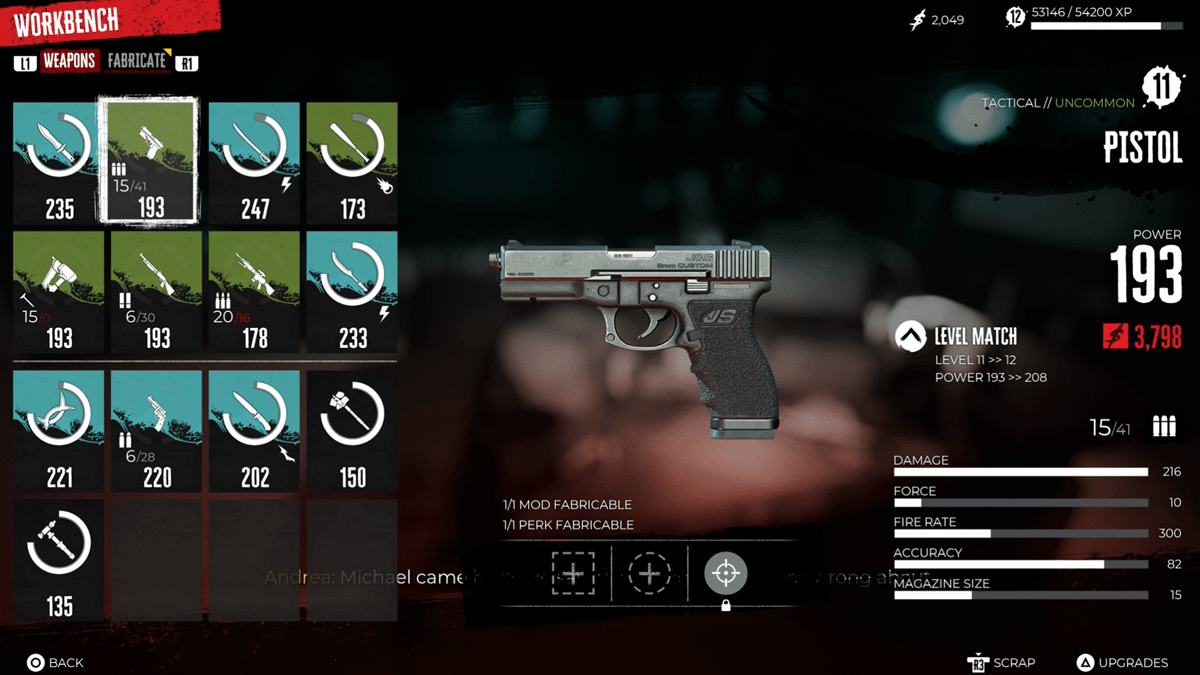Viewport: 1200px width, 675px height.
Task: Click the locked crosshair slot
Action: click(x=726, y=574)
